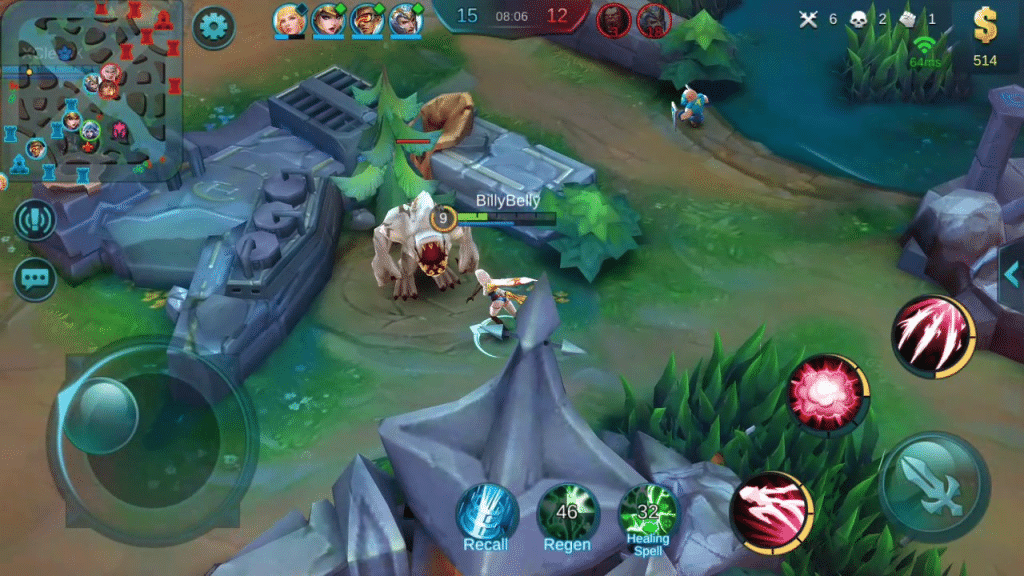The height and width of the screenshot is (576, 1024).
Task: Toggle the voice signal button
Action: tap(35, 221)
